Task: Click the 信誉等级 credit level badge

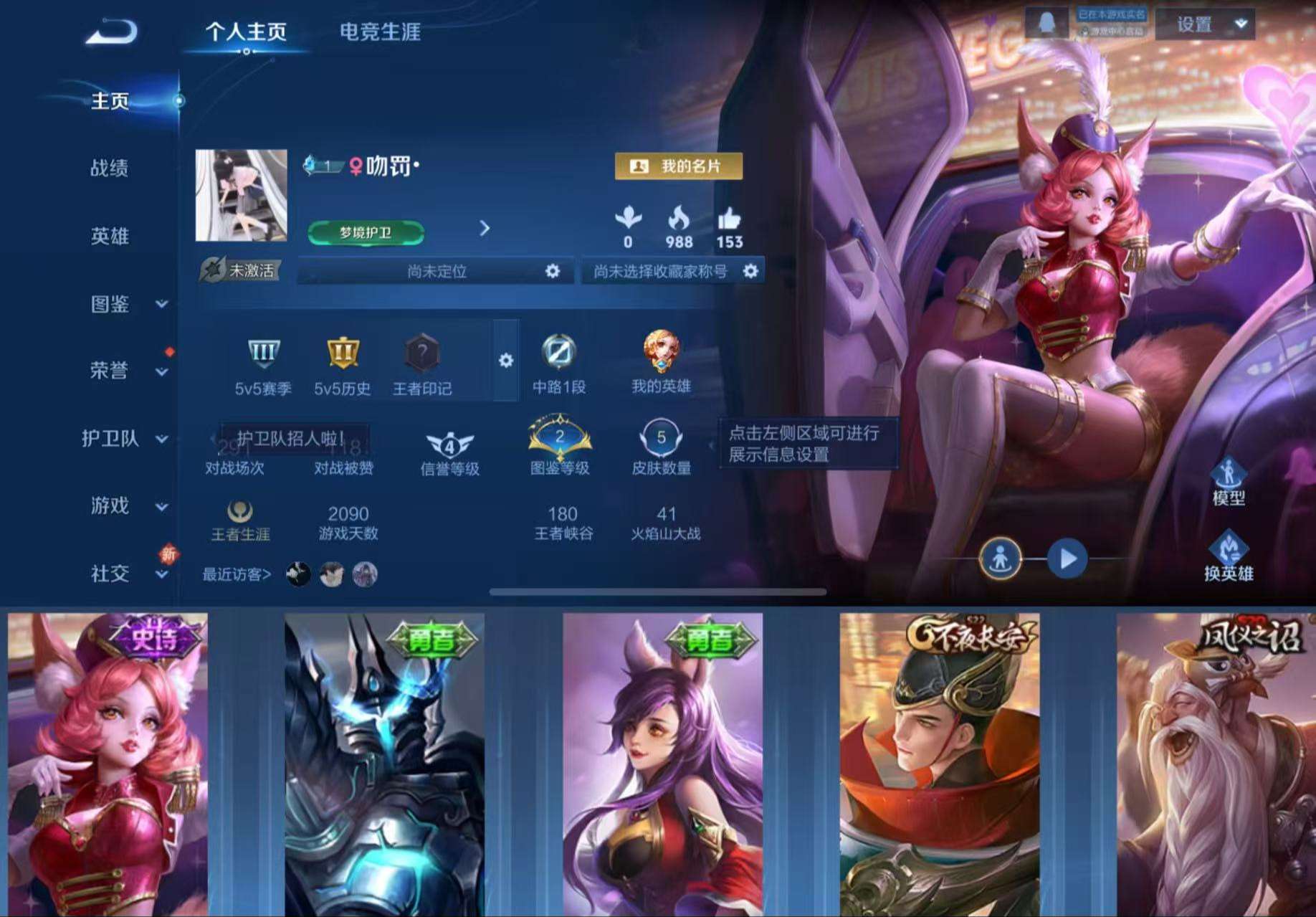Action: point(448,442)
